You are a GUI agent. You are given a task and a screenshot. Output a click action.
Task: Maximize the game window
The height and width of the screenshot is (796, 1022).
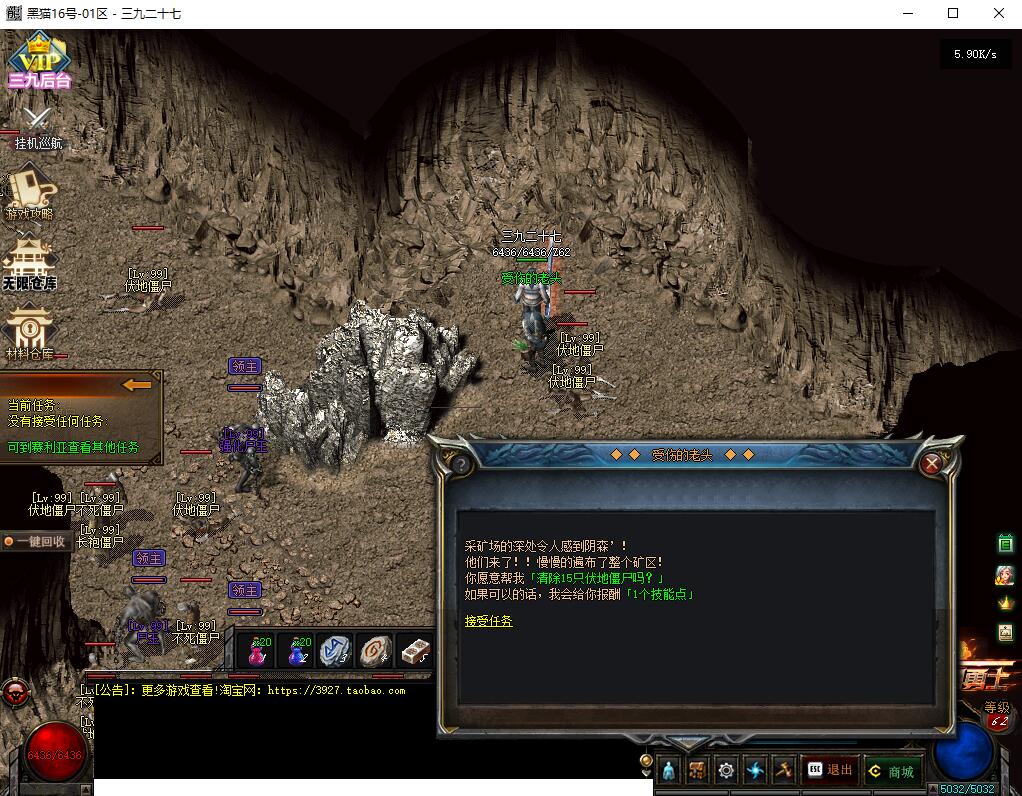(x=953, y=14)
